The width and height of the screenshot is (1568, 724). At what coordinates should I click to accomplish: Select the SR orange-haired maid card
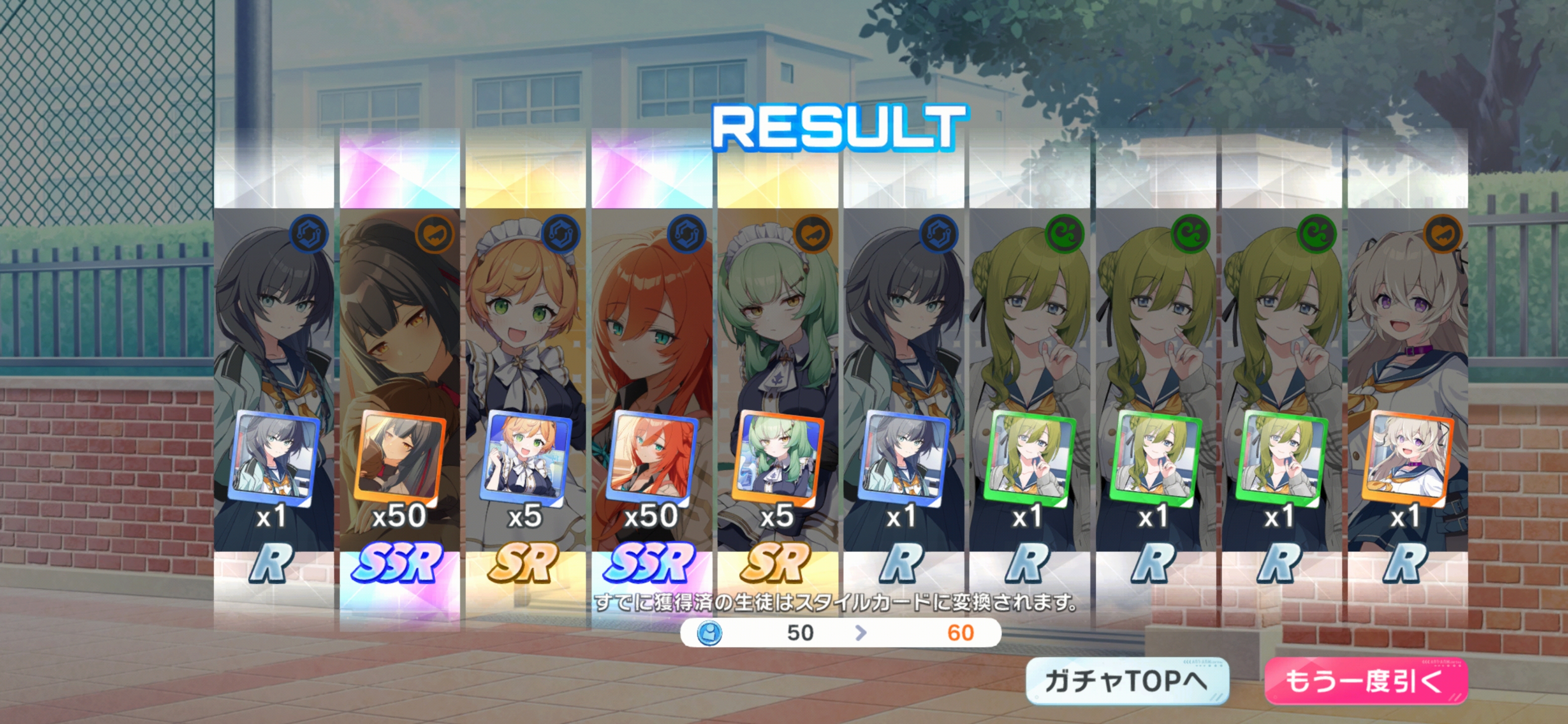pyautogui.click(x=525, y=390)
